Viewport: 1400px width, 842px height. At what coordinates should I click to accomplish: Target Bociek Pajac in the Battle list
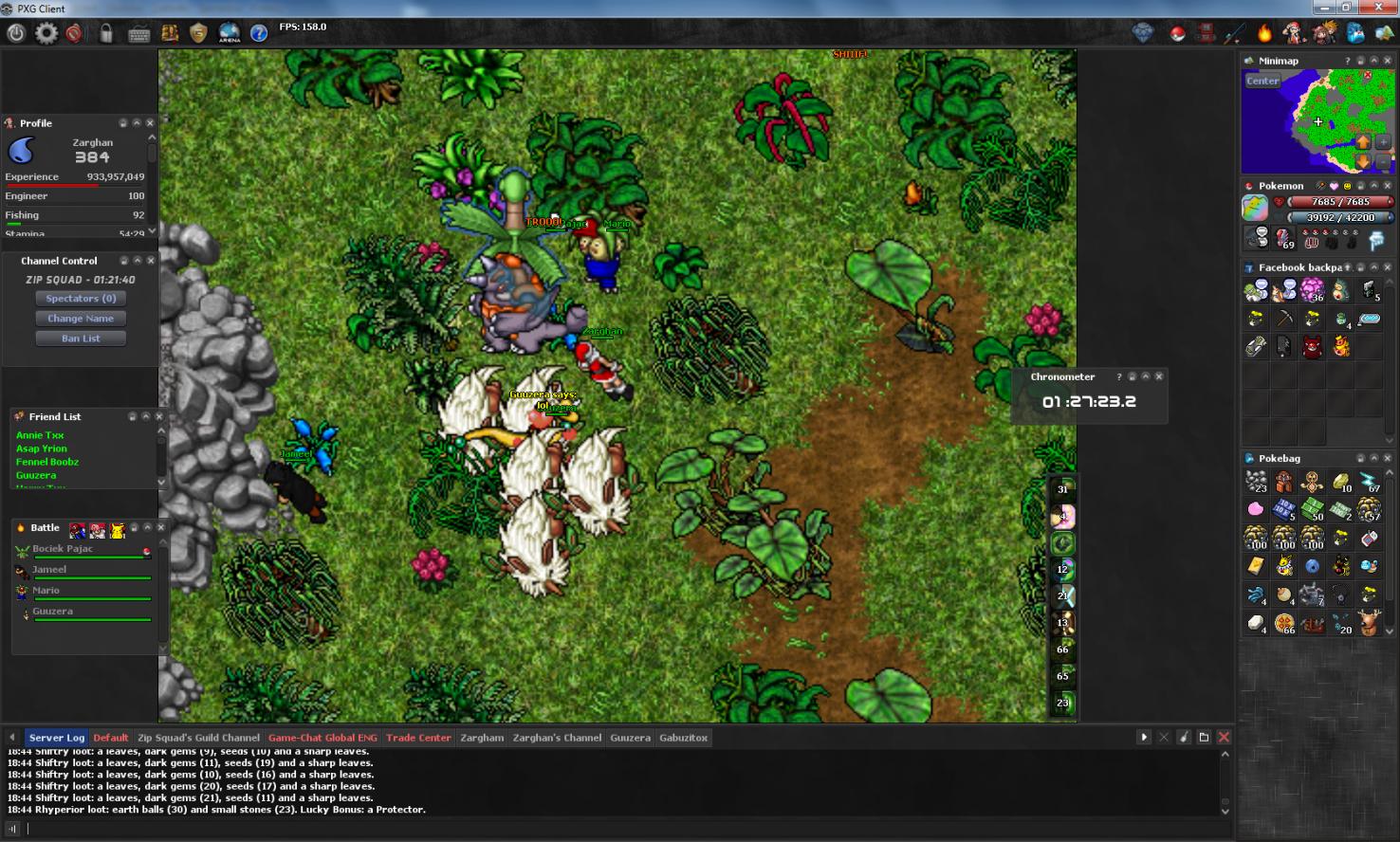[x=63, y=549]
